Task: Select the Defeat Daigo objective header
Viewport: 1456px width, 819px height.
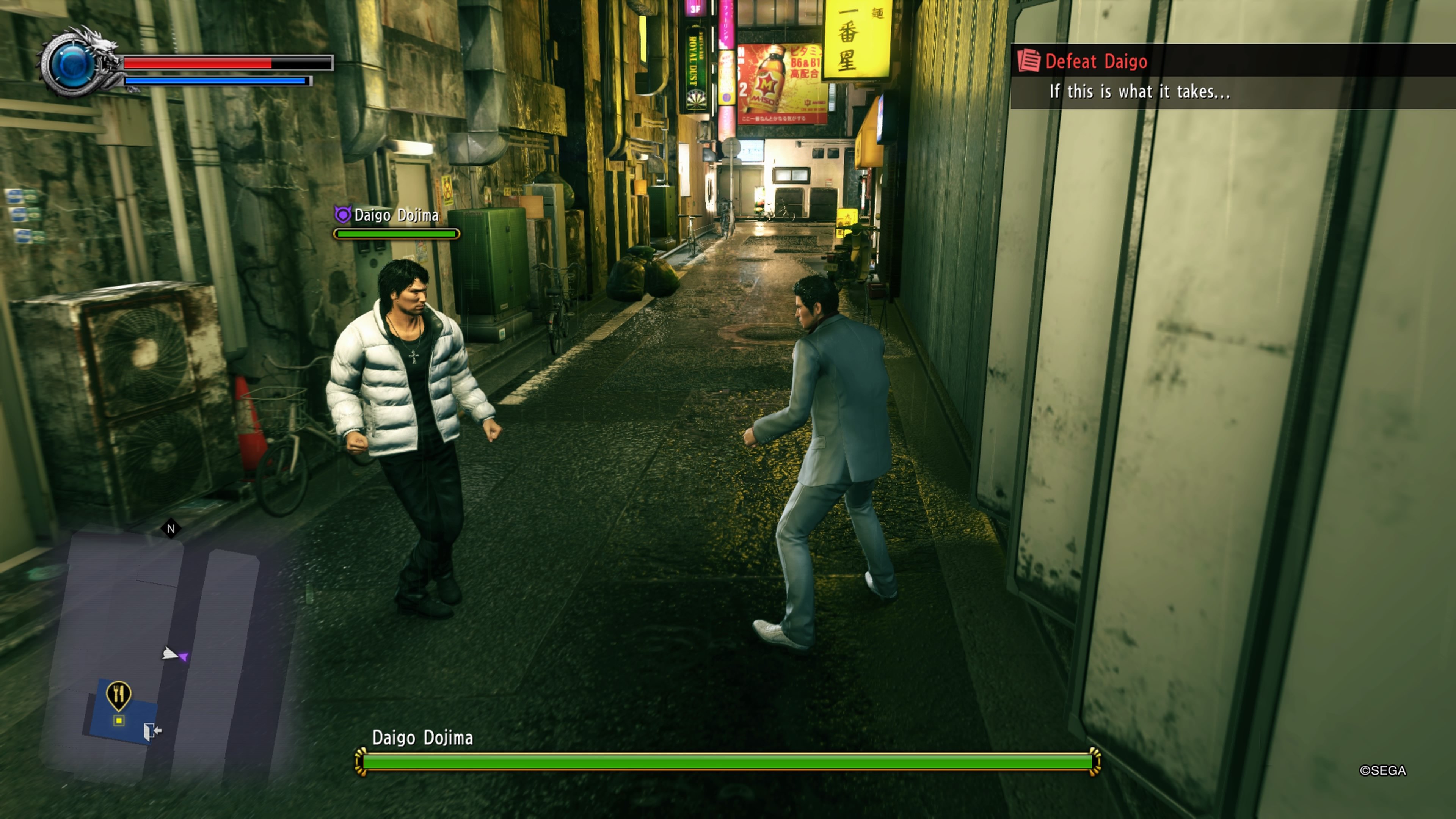Action: coord(1097,61)
